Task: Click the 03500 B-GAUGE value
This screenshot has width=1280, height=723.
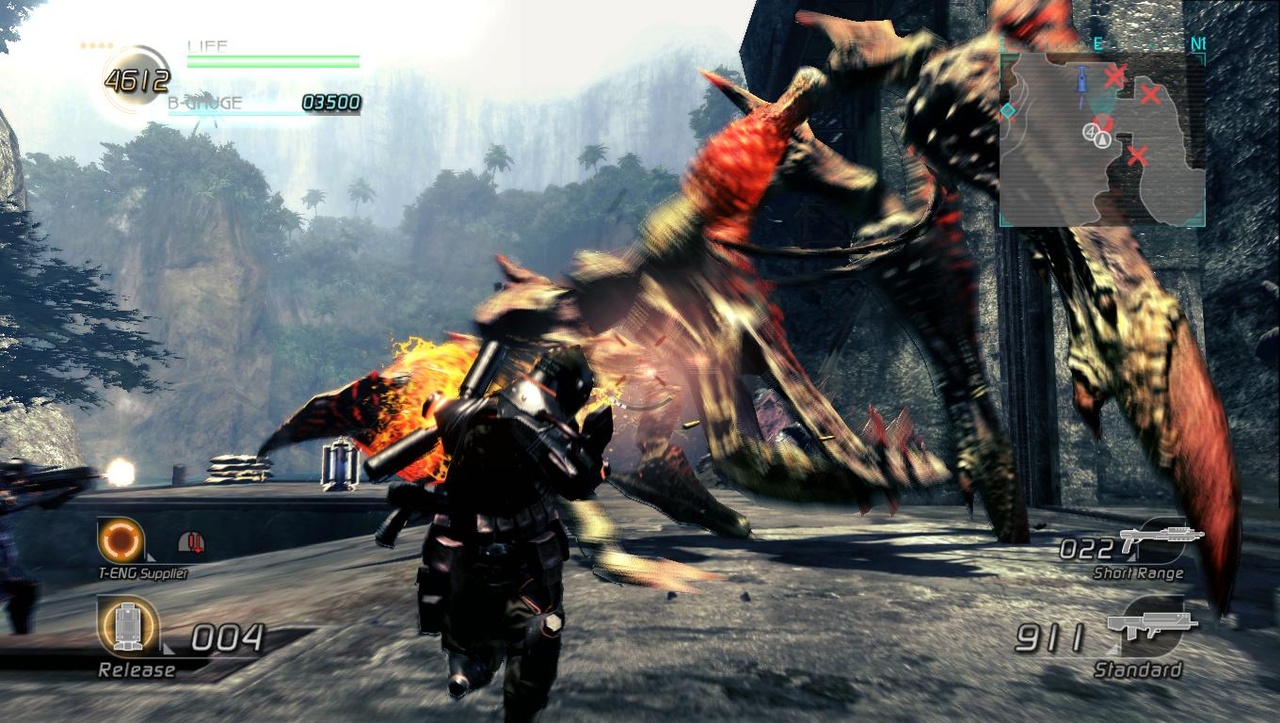Action: 330,101
